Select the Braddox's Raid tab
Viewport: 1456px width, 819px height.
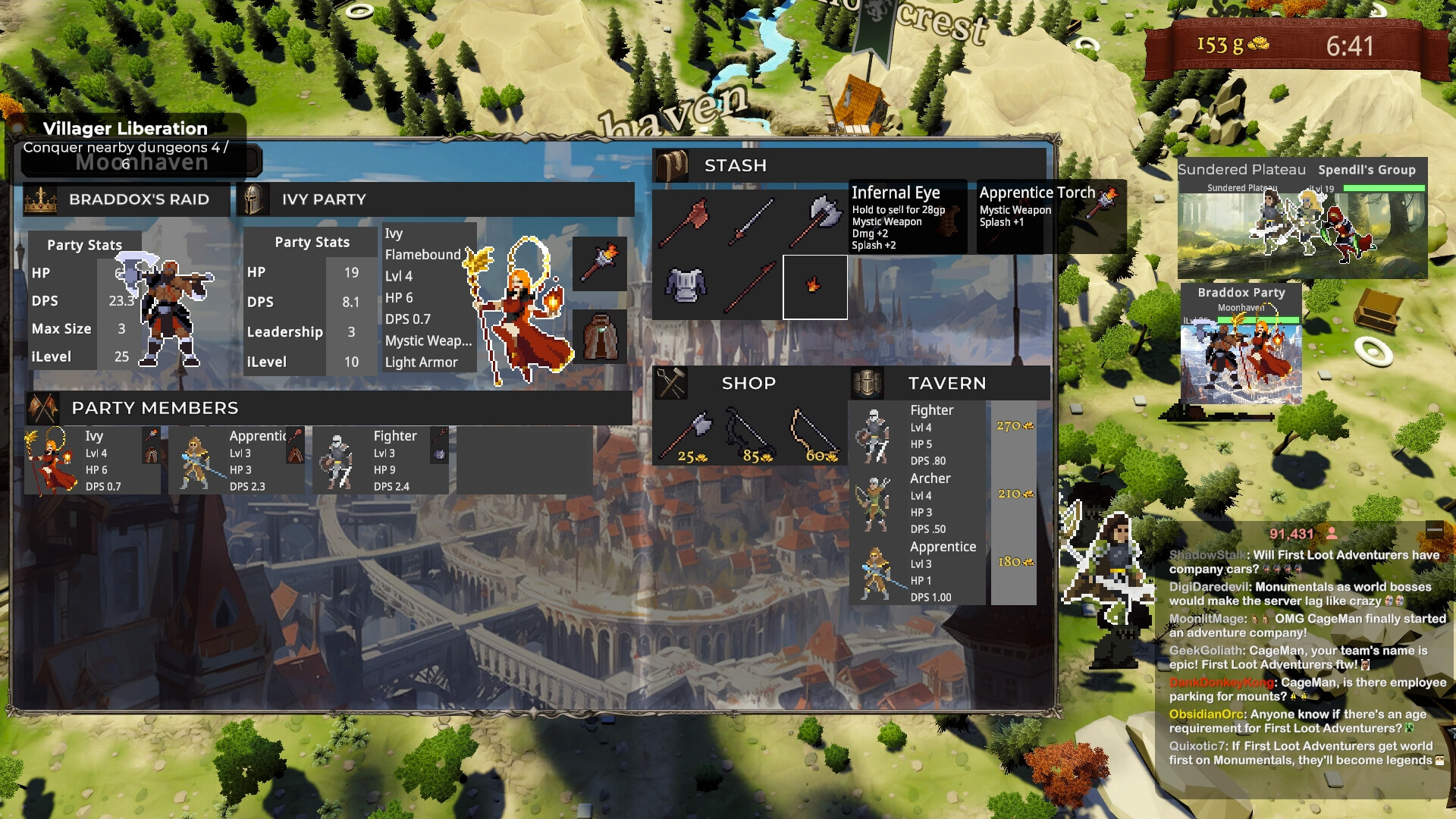coord(127,199)
